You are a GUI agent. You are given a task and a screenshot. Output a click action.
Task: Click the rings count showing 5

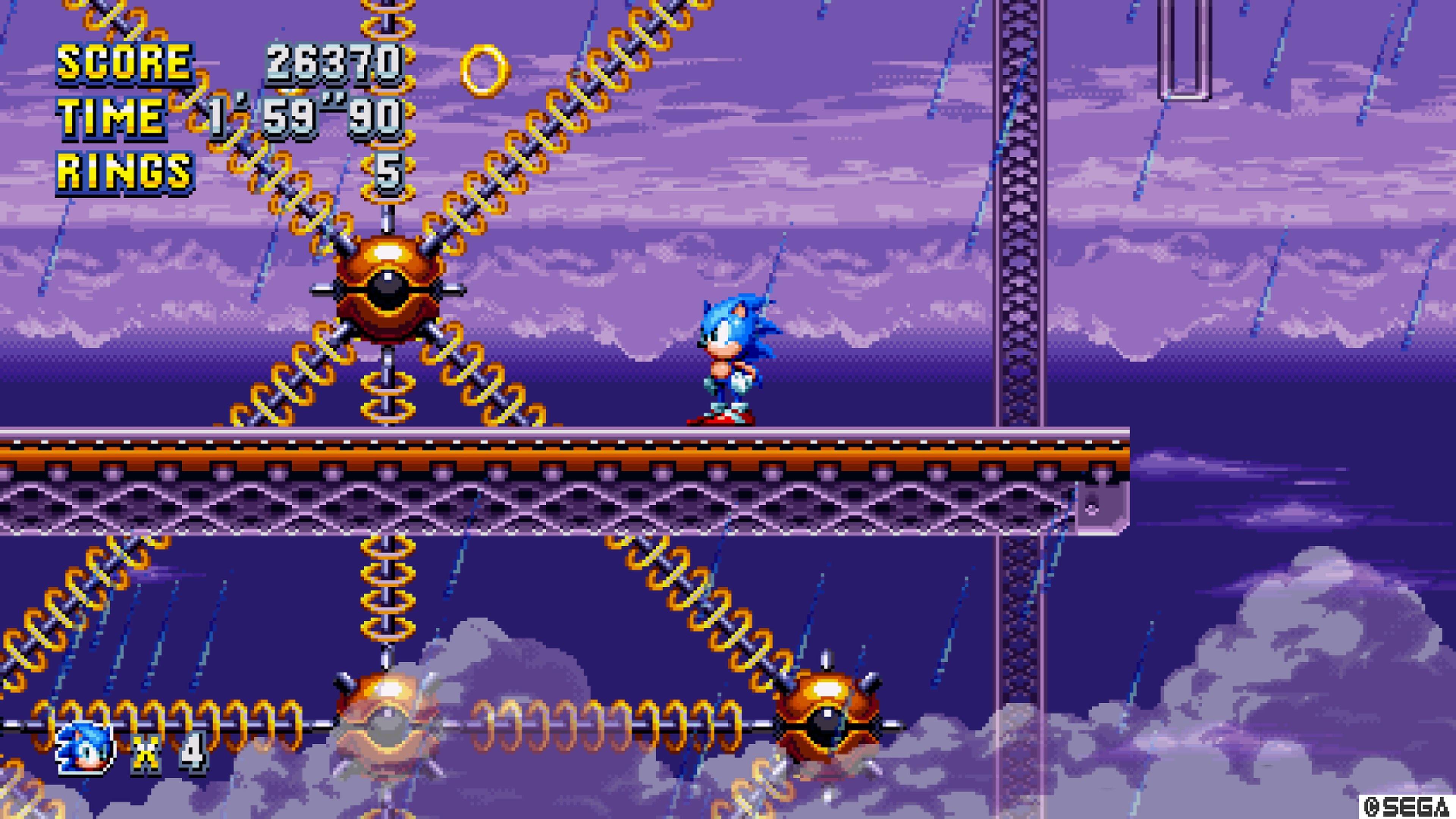pyautogui.click(x=390, y=169)
